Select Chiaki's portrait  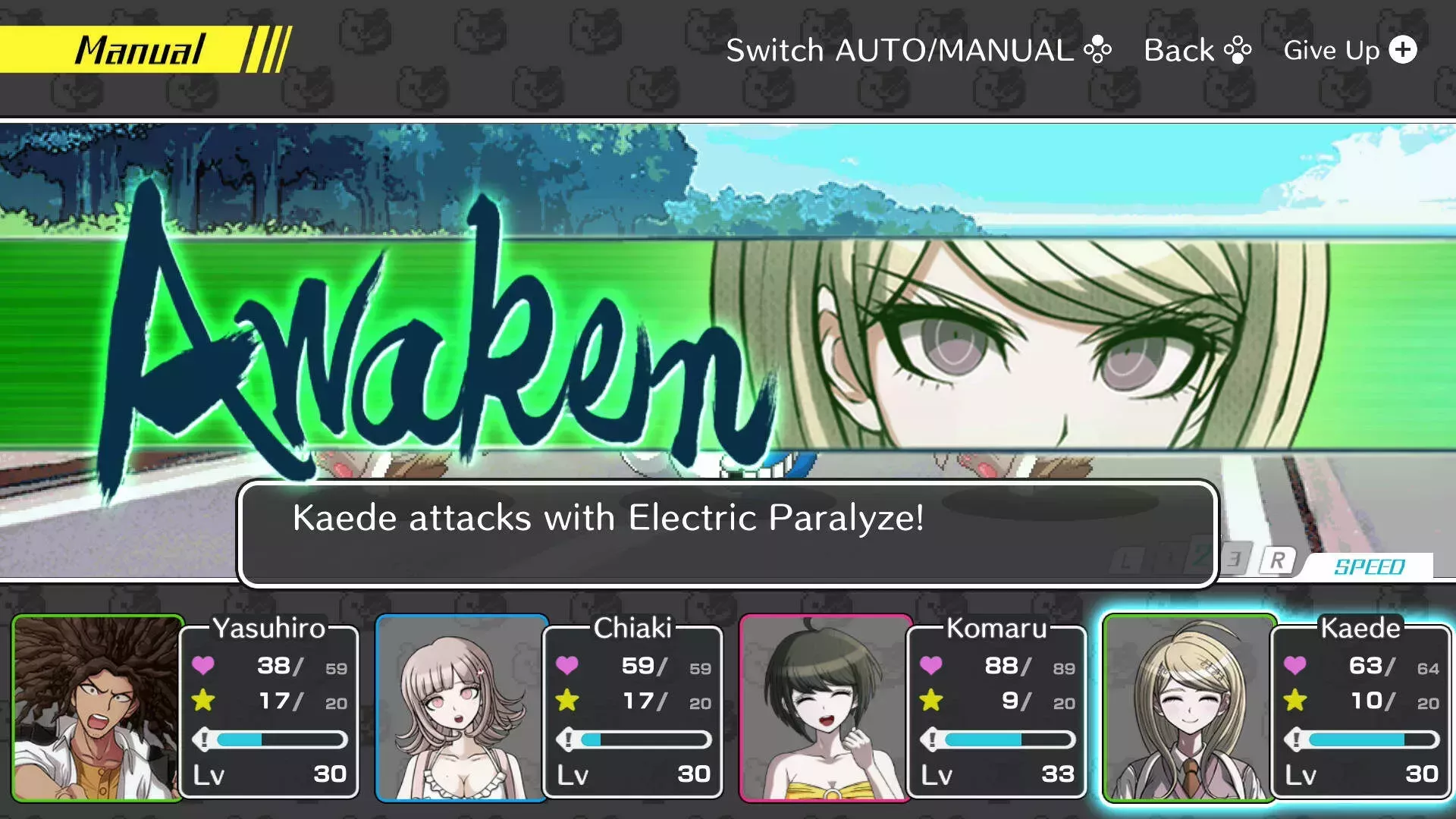[x=461, y=708]
